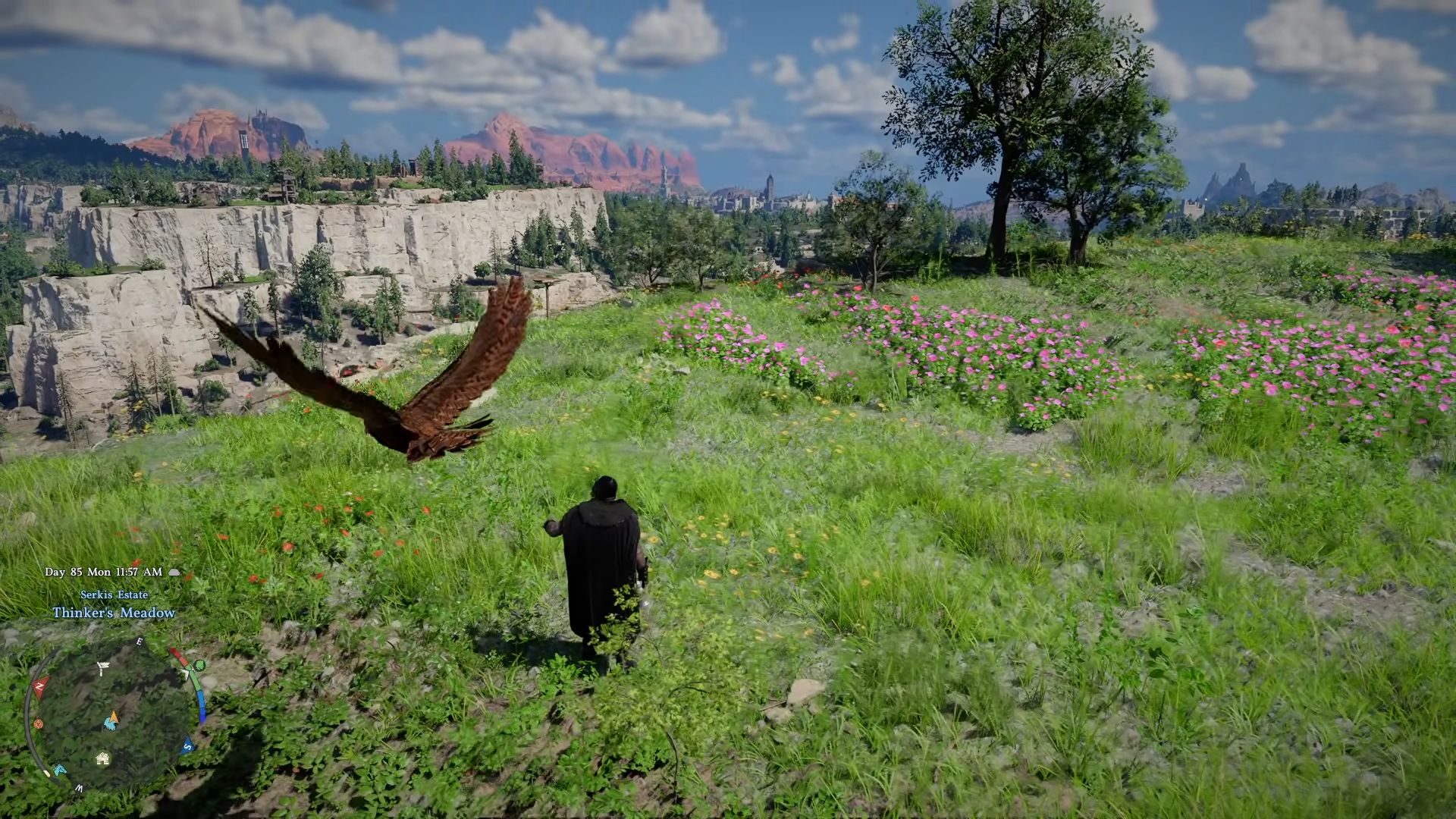Image resolution: width=1456 pixels, height=819 pixels.
Task: Click the red North compass marker
Action: [x=39, y=686]
